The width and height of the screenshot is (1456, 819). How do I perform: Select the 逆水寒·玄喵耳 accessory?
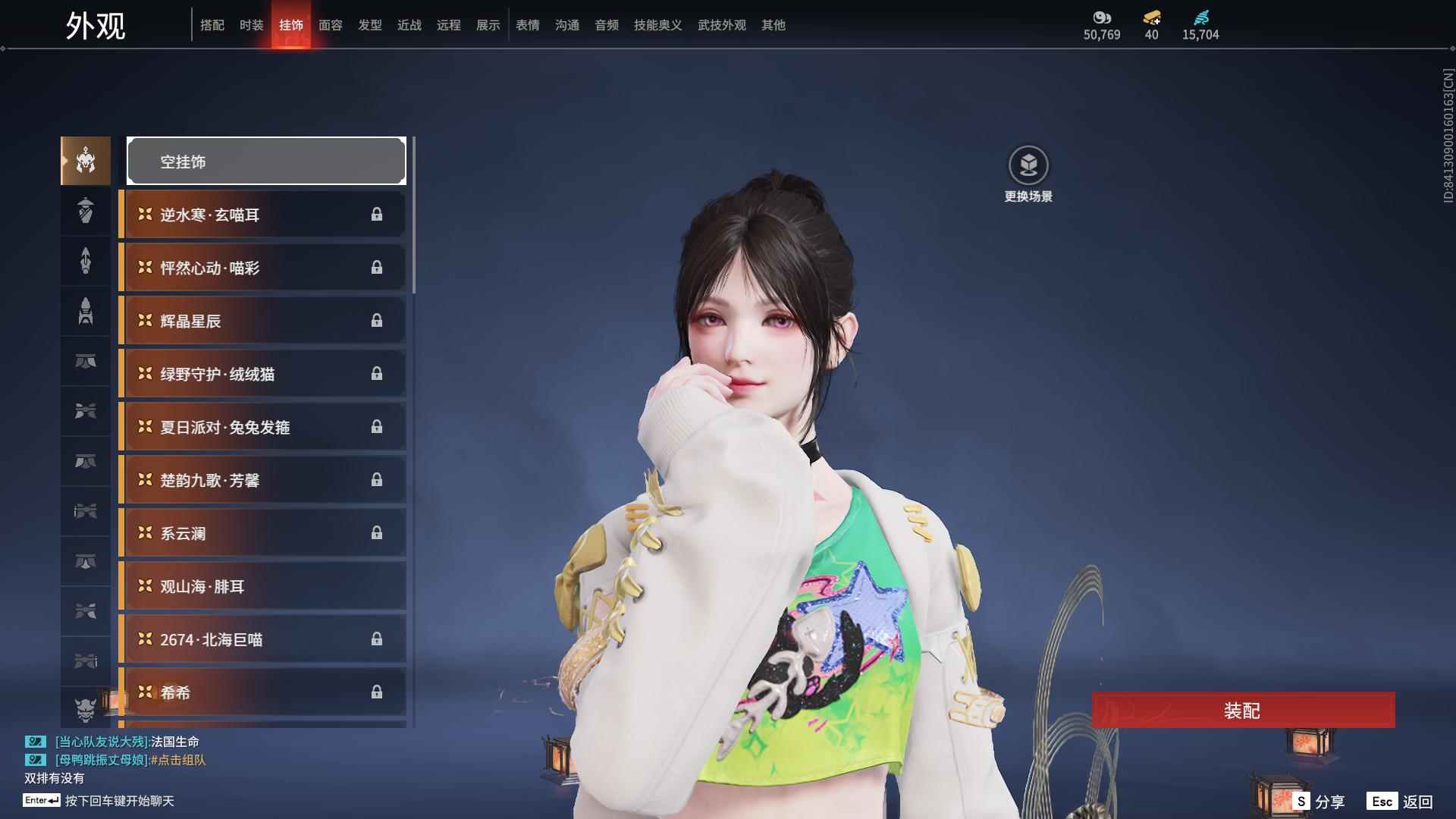pos(262,215)
